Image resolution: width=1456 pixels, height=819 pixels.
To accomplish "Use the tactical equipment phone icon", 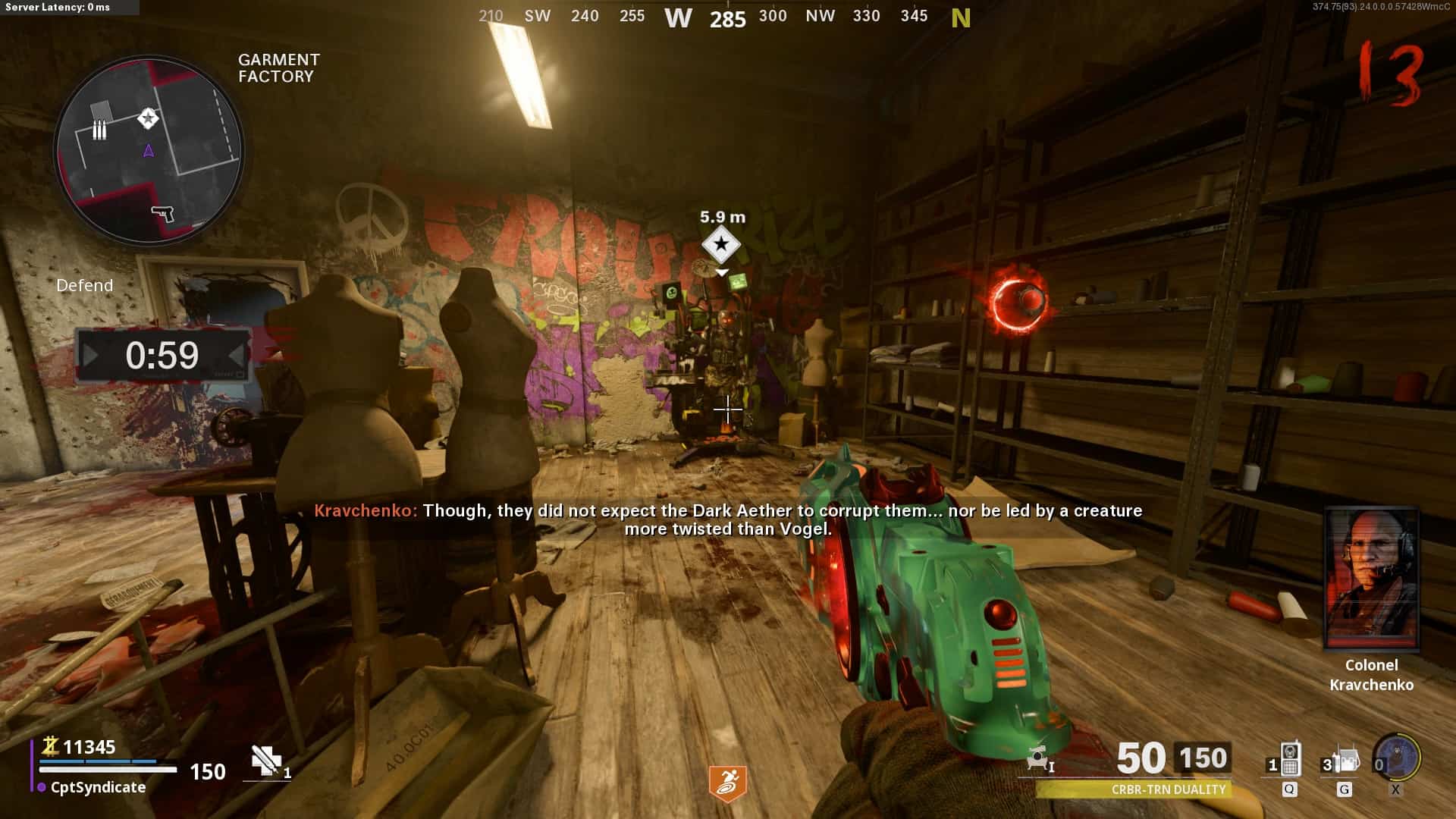I will click(x=1289, y=760).
